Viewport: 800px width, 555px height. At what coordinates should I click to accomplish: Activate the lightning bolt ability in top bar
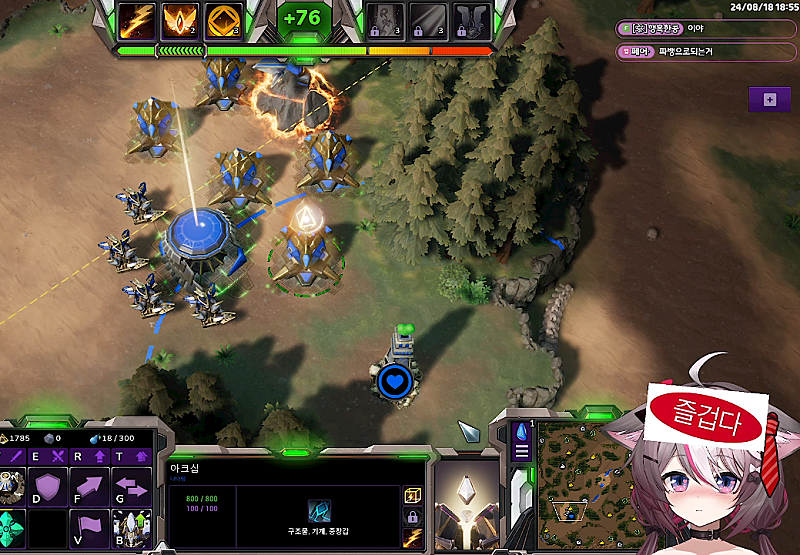point(139,21)
